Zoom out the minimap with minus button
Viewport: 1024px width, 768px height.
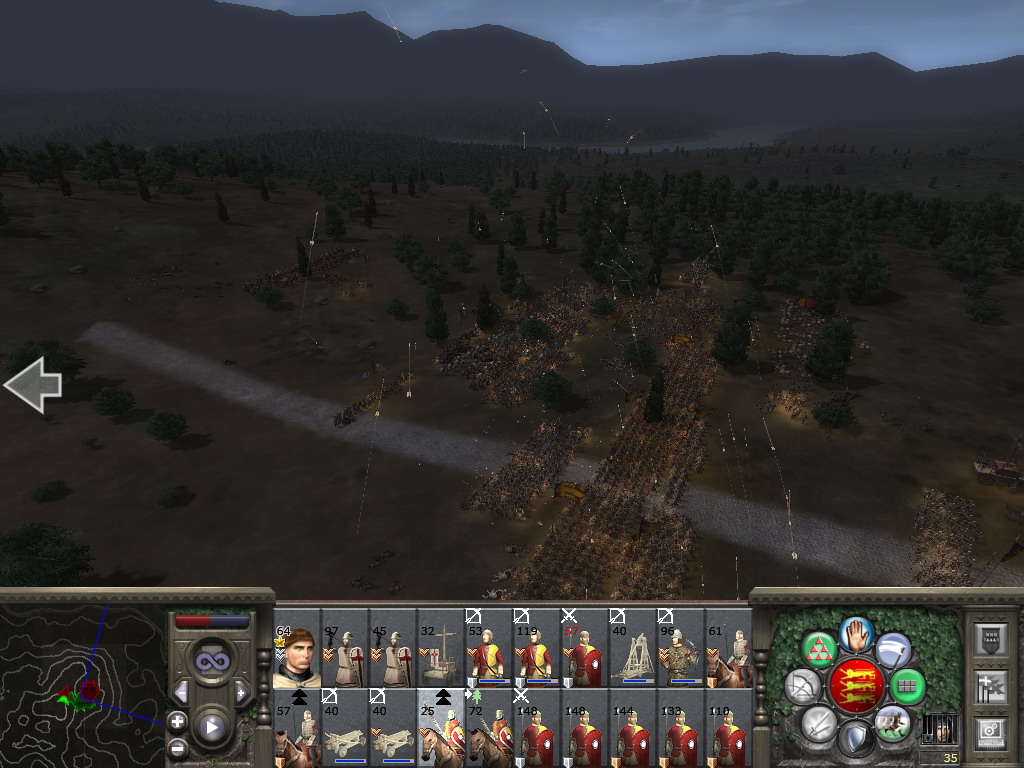click(177, 746)
